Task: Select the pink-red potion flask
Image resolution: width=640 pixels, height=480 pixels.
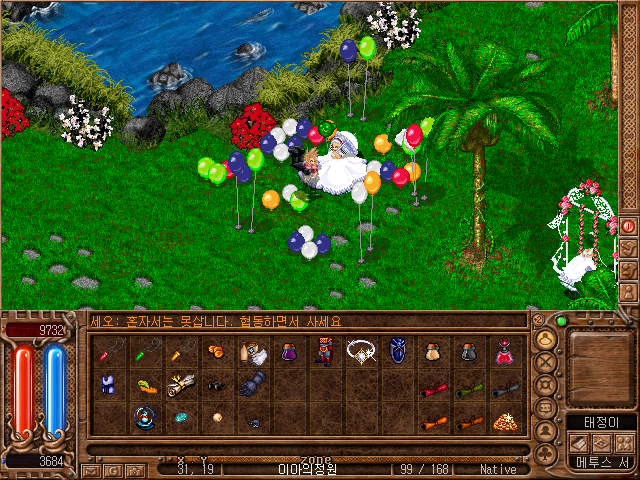Action: coord(505,352)
